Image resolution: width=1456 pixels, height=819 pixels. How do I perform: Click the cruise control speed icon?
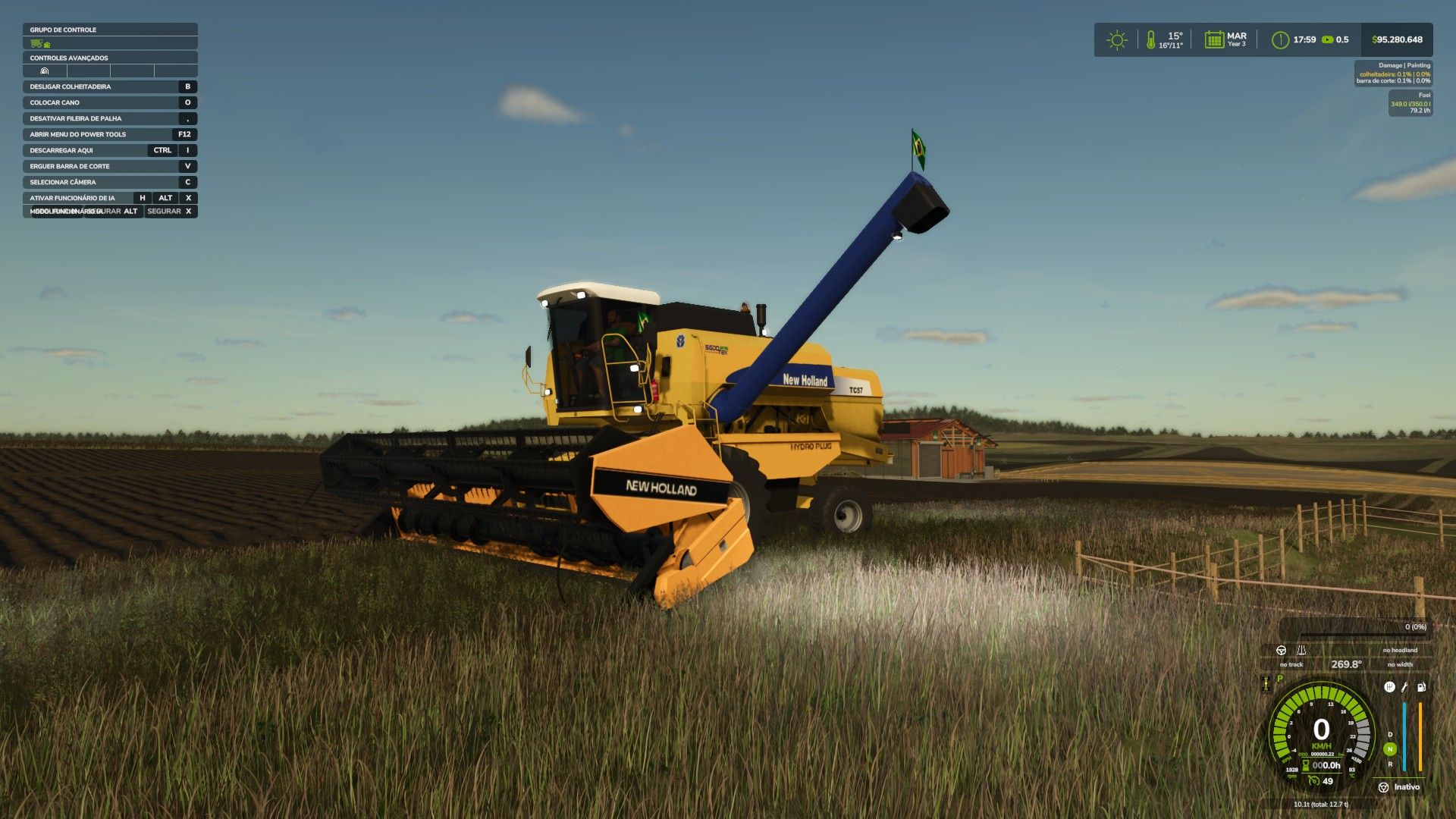[x=1313, y=780]
